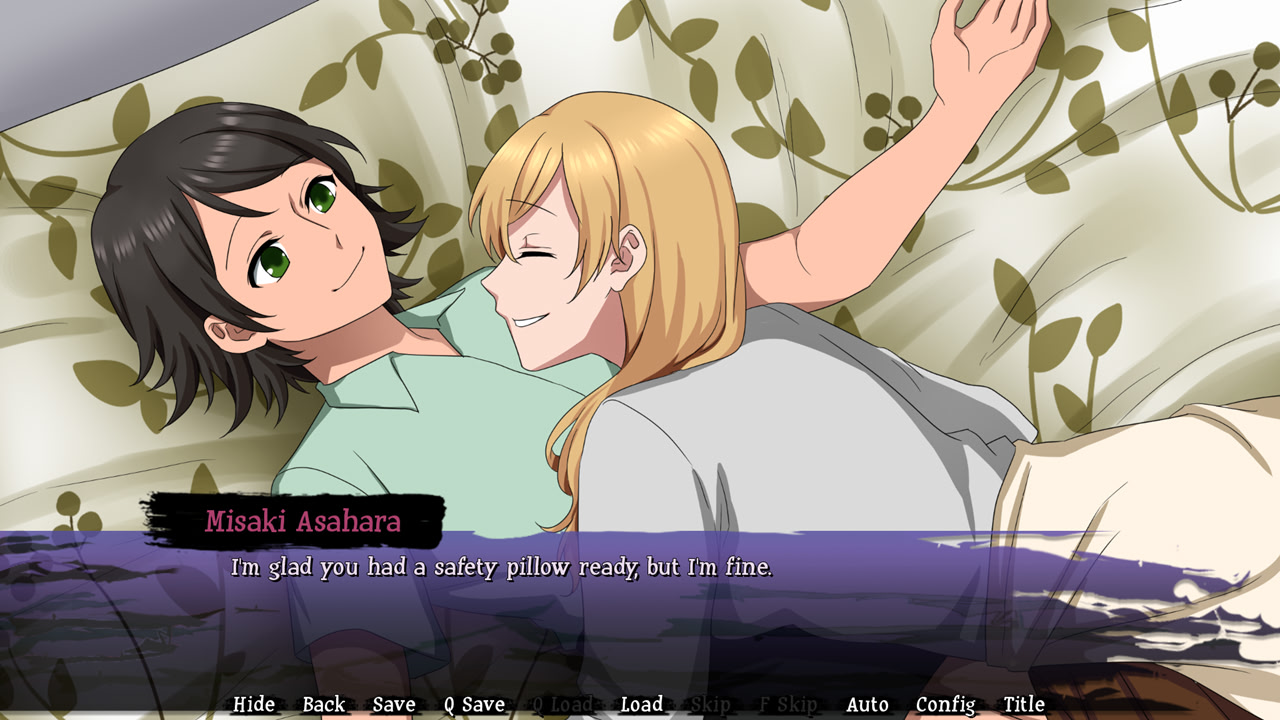Open the Load menu

click(x=641, y=705)
